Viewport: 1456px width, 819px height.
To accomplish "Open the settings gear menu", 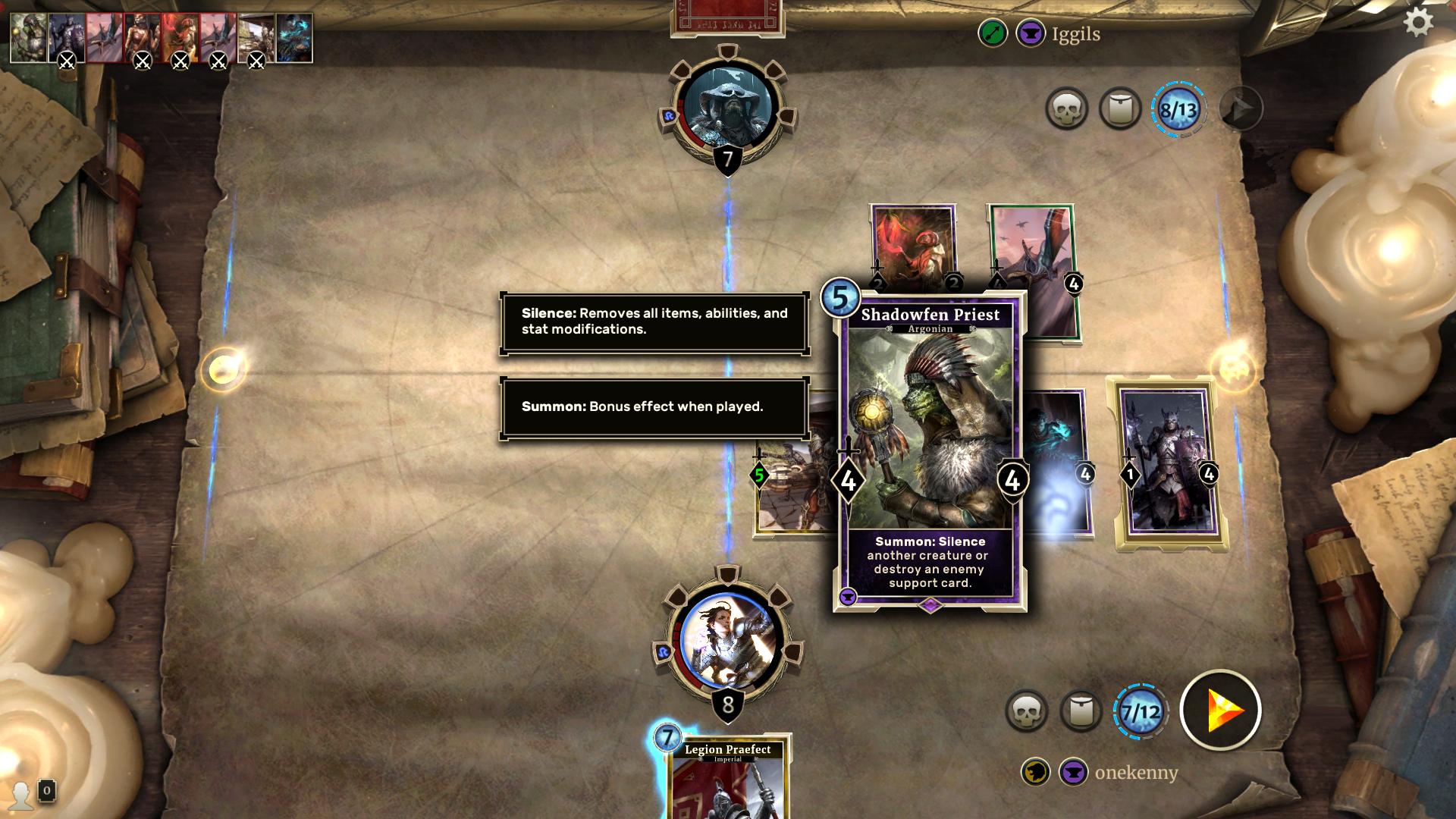I will click(1418, 23).
